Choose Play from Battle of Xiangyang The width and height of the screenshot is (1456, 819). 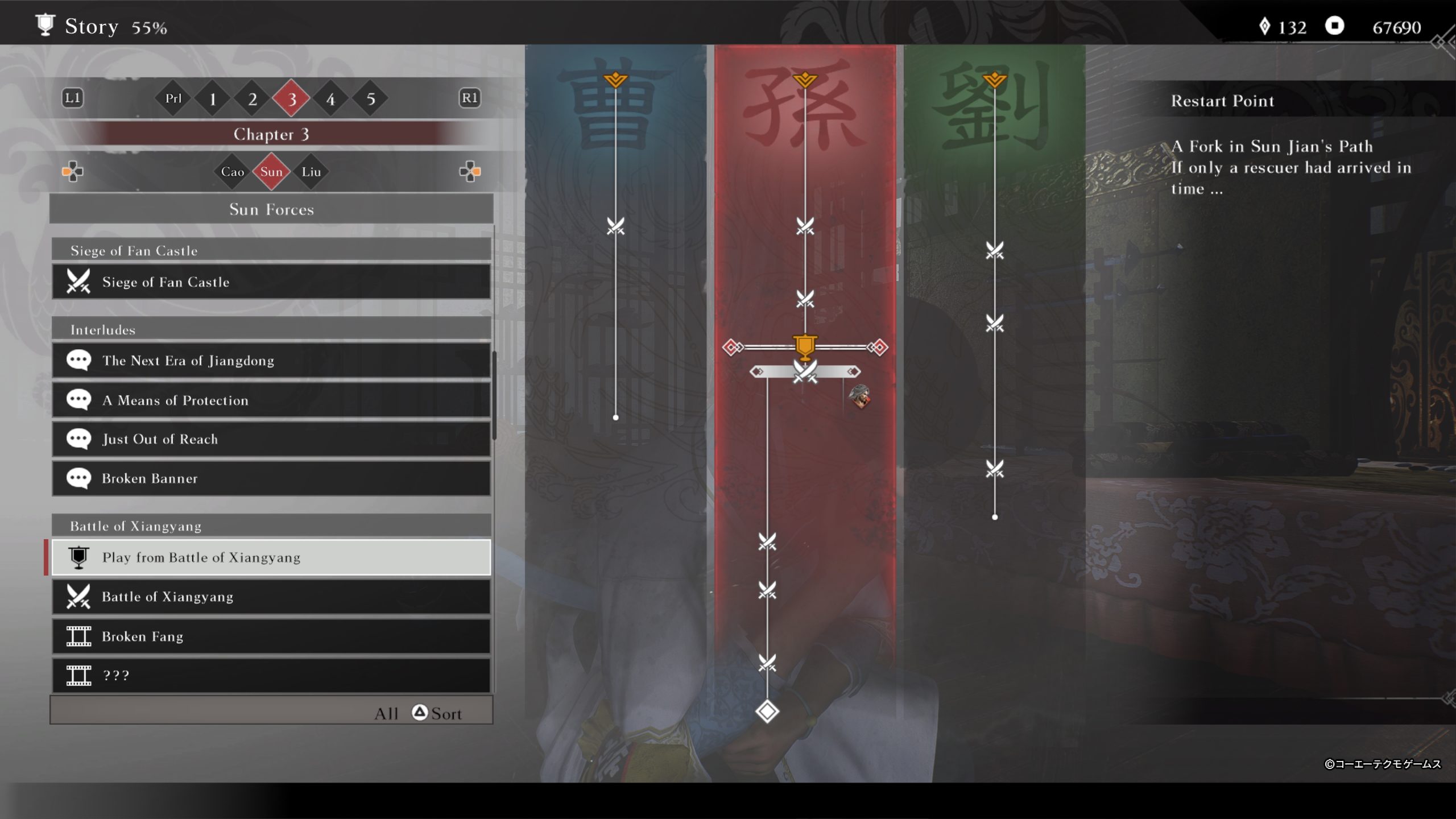271,557
